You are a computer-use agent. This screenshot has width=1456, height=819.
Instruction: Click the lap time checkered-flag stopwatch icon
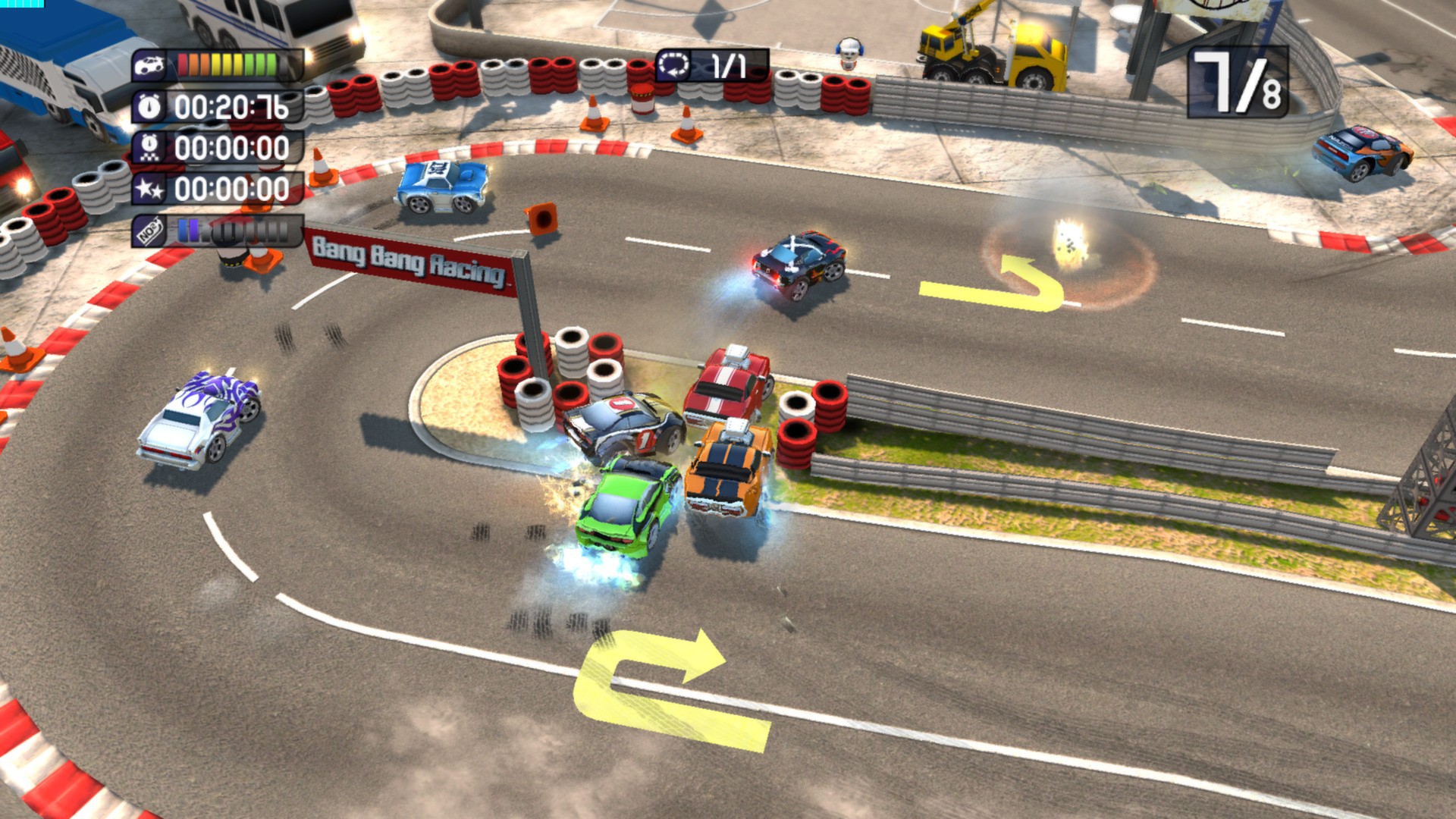pos(149,148)
